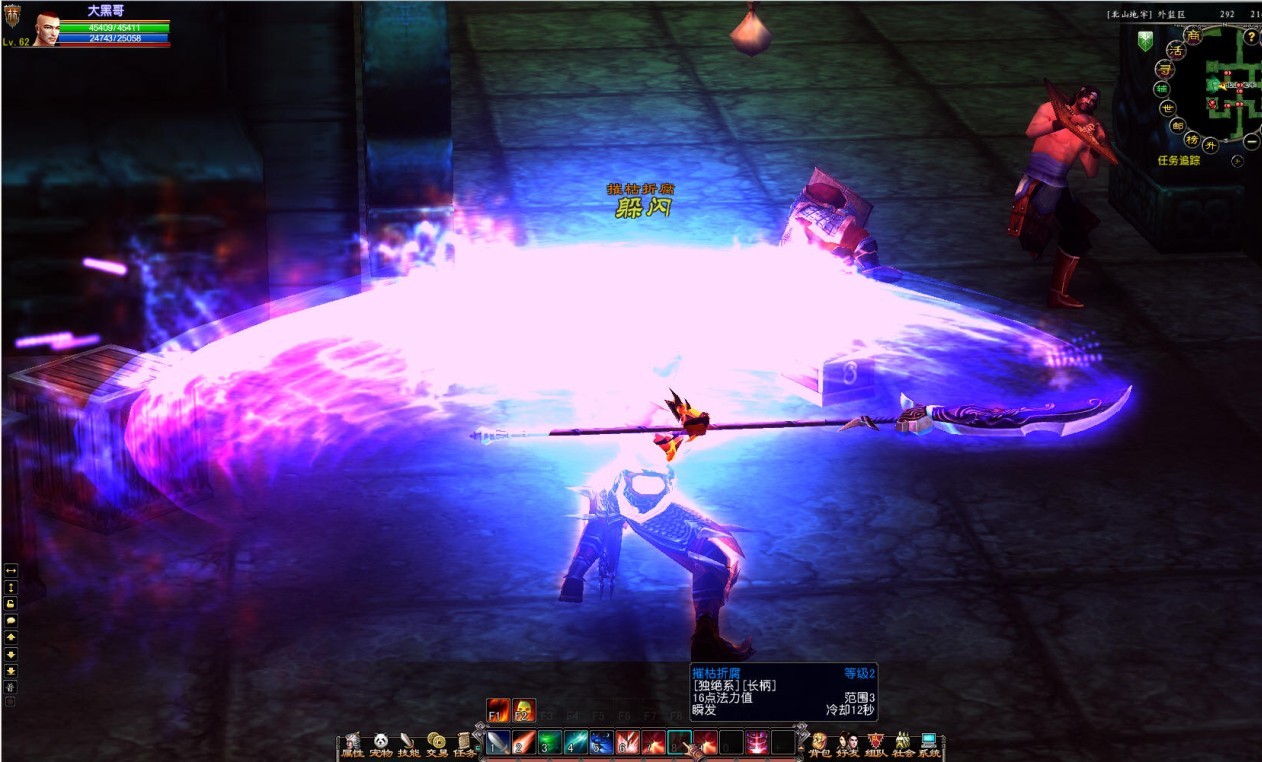
Task: Open the 背包 backpack inventory
Action: [x=819, y=744]
